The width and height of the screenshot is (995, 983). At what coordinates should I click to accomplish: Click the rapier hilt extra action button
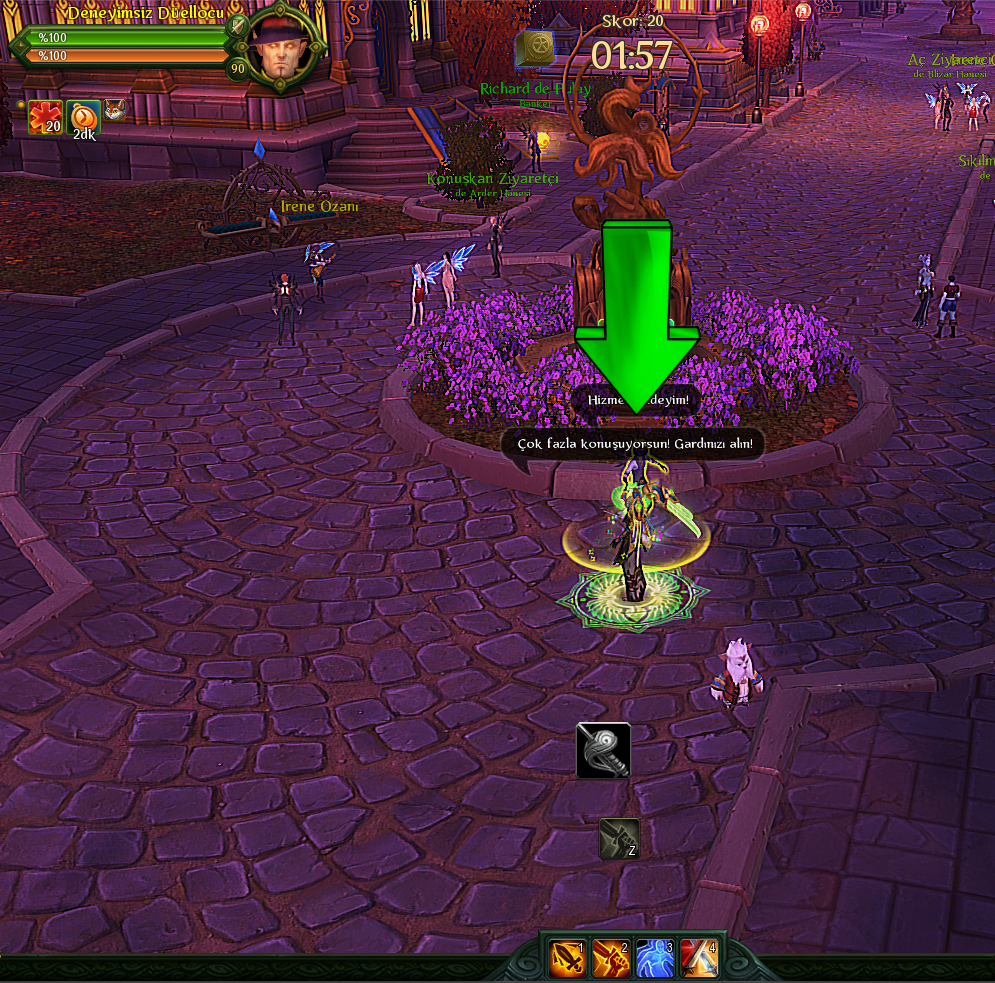tap(603, 750)
